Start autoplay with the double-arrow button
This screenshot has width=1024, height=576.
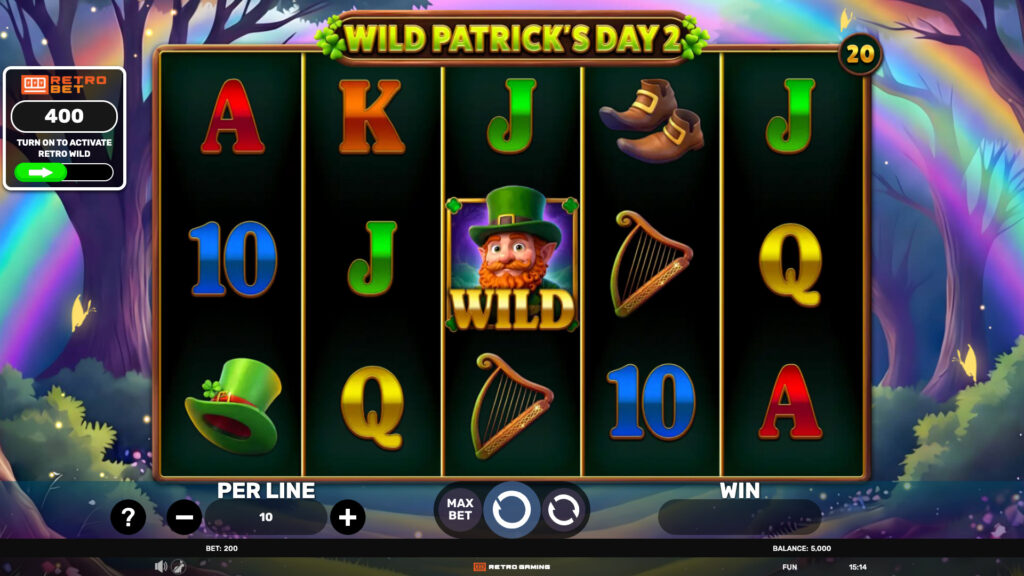tap(564, 509)
